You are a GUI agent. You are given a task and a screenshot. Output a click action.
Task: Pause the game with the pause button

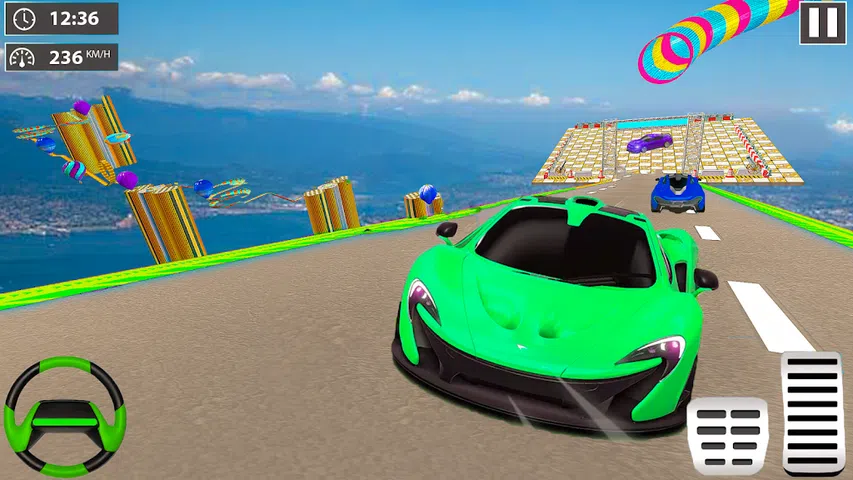tap(823, 22)
